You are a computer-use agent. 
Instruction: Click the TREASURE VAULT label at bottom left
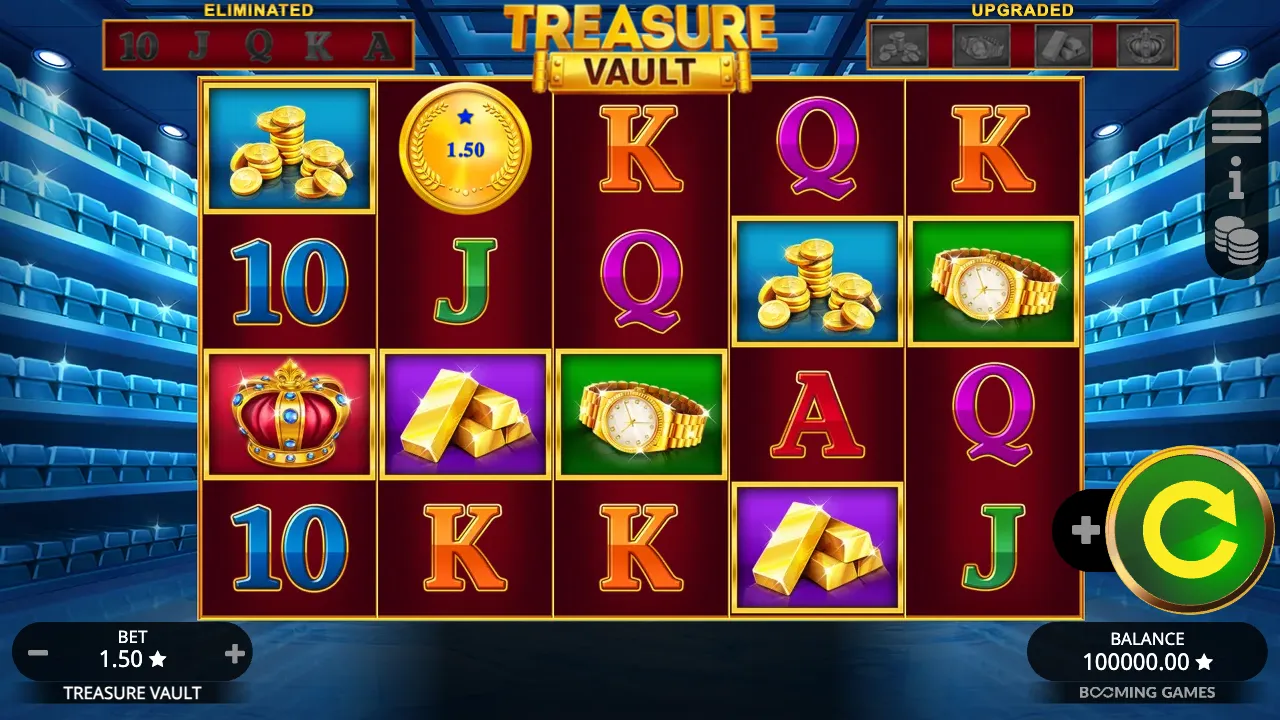point(132,692)
